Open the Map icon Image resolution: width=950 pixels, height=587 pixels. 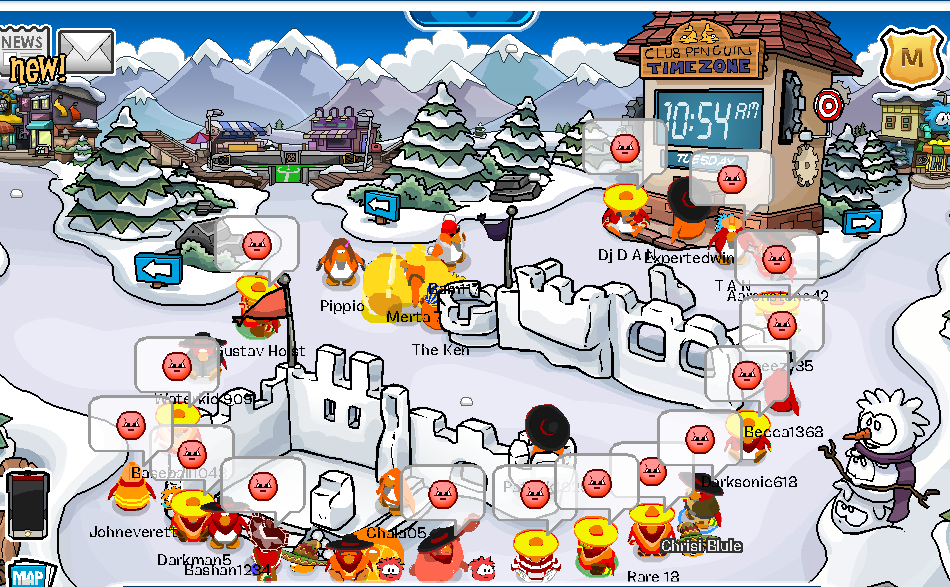point(27,575)
